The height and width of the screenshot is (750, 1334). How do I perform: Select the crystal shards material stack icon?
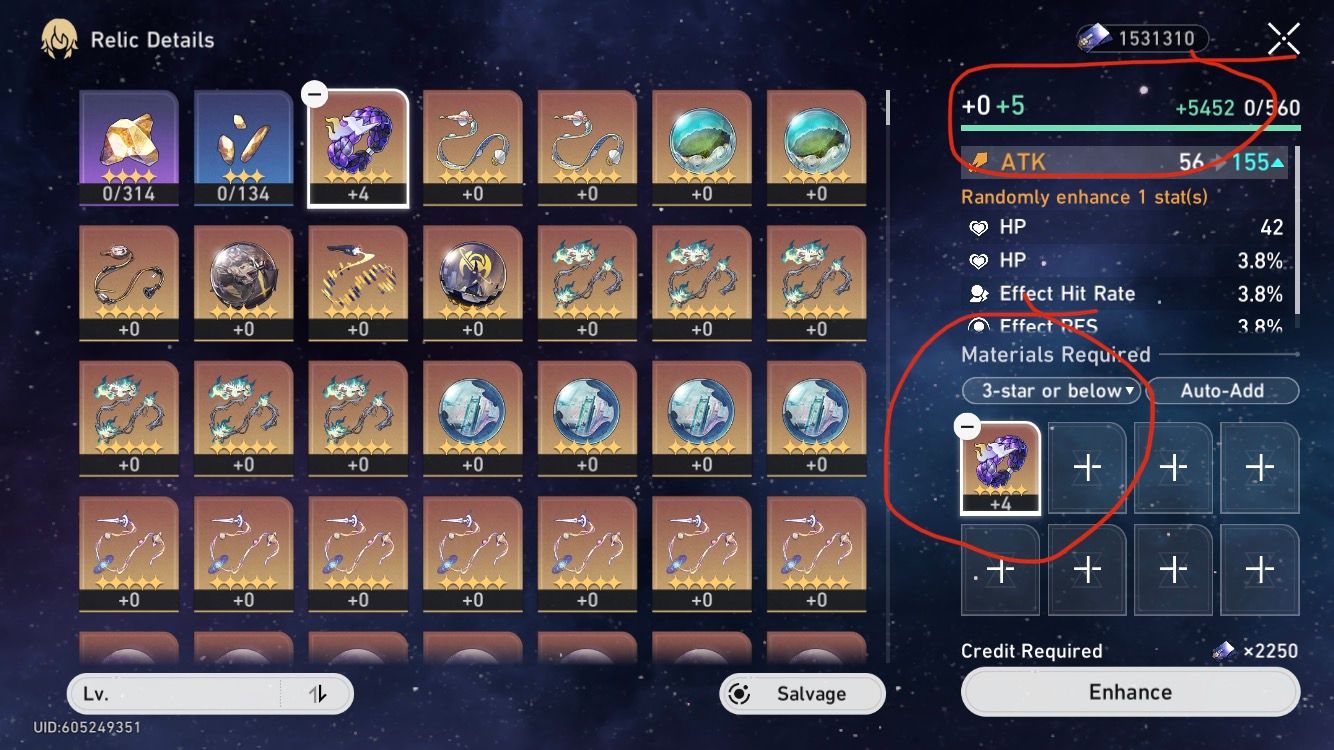pyautogui.click(x=242, y=140)
